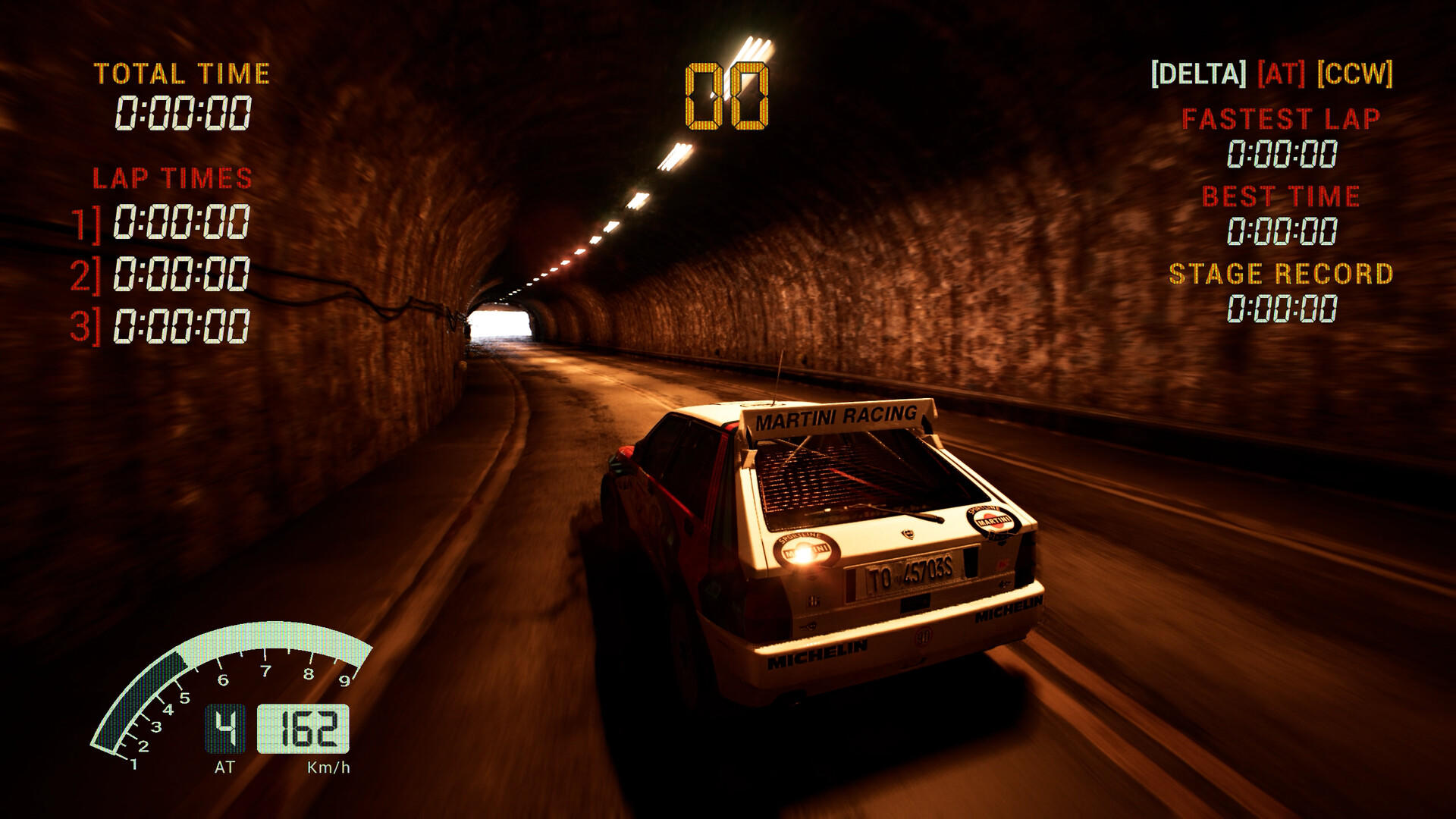Click the MARTINI RACING rear spoiler
Viewport: 1456px width, 819px height.
tap(834, 417)
